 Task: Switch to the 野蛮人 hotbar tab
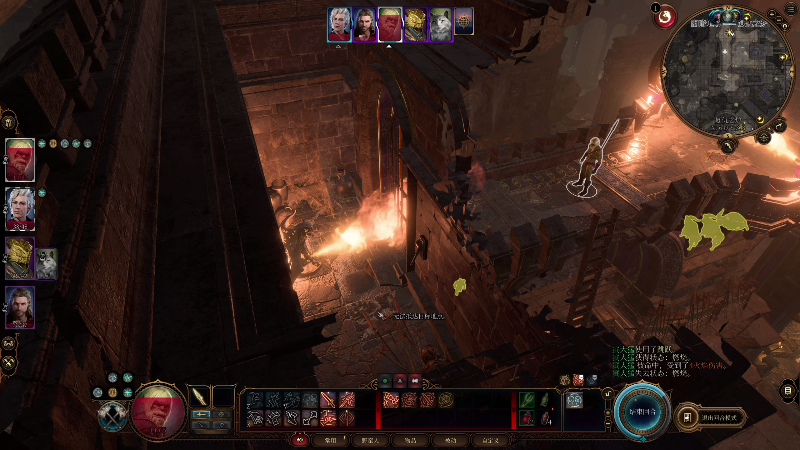tap(369, 440)
